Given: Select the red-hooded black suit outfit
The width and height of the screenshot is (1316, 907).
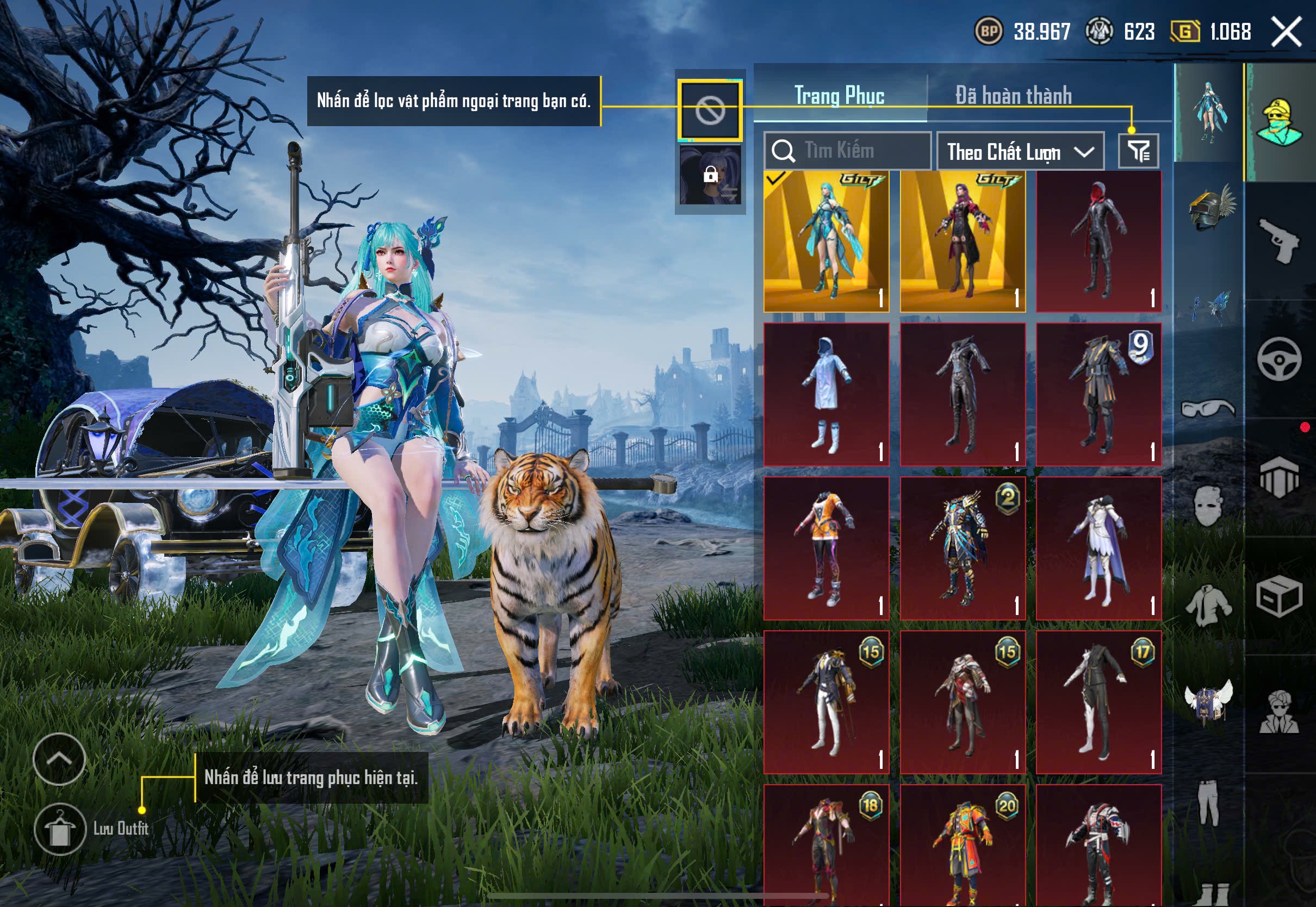Looking at the screenshot, I should coord(1098,241).
